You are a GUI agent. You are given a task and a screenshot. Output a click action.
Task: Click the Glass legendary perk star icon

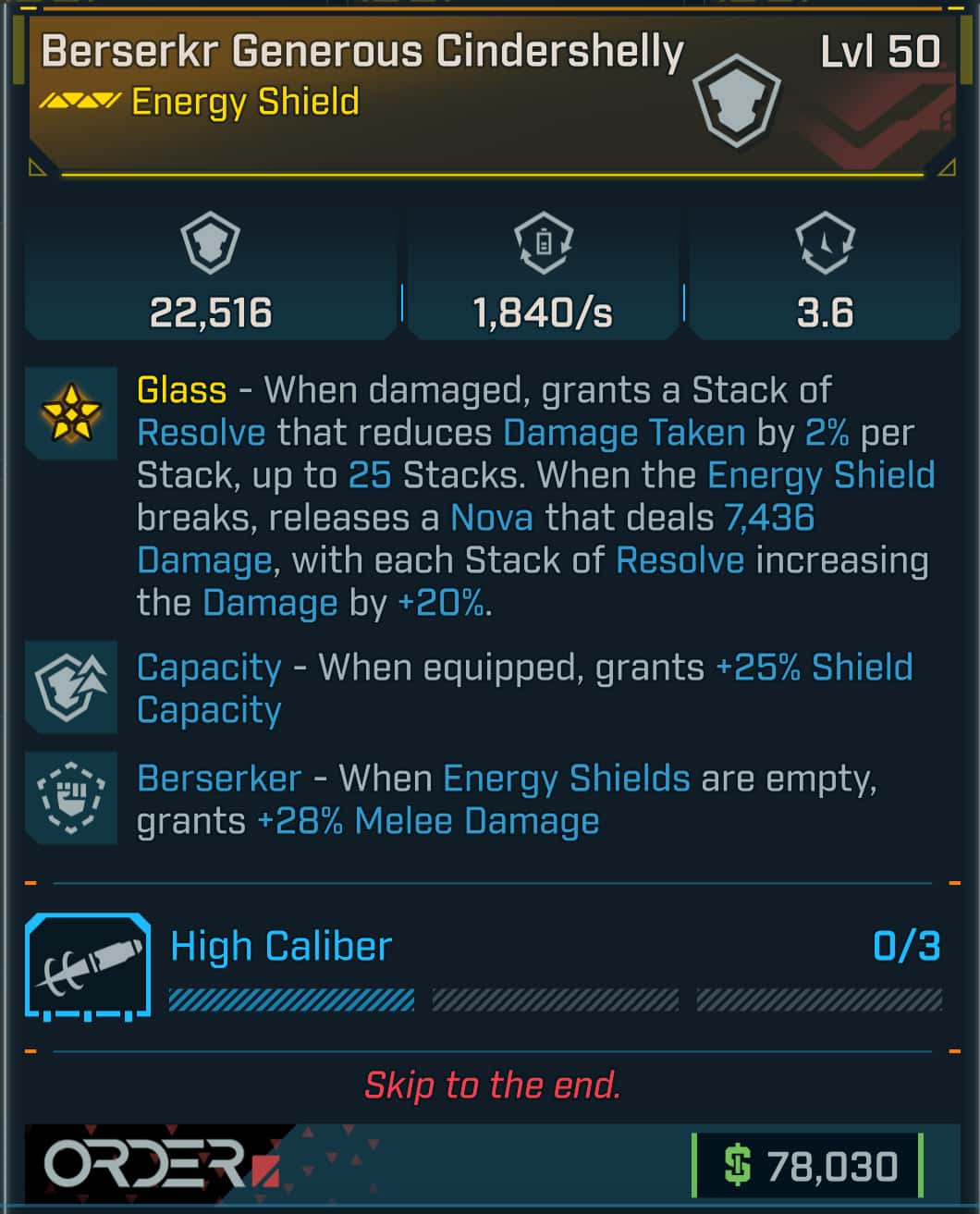[x=71, y=413]
